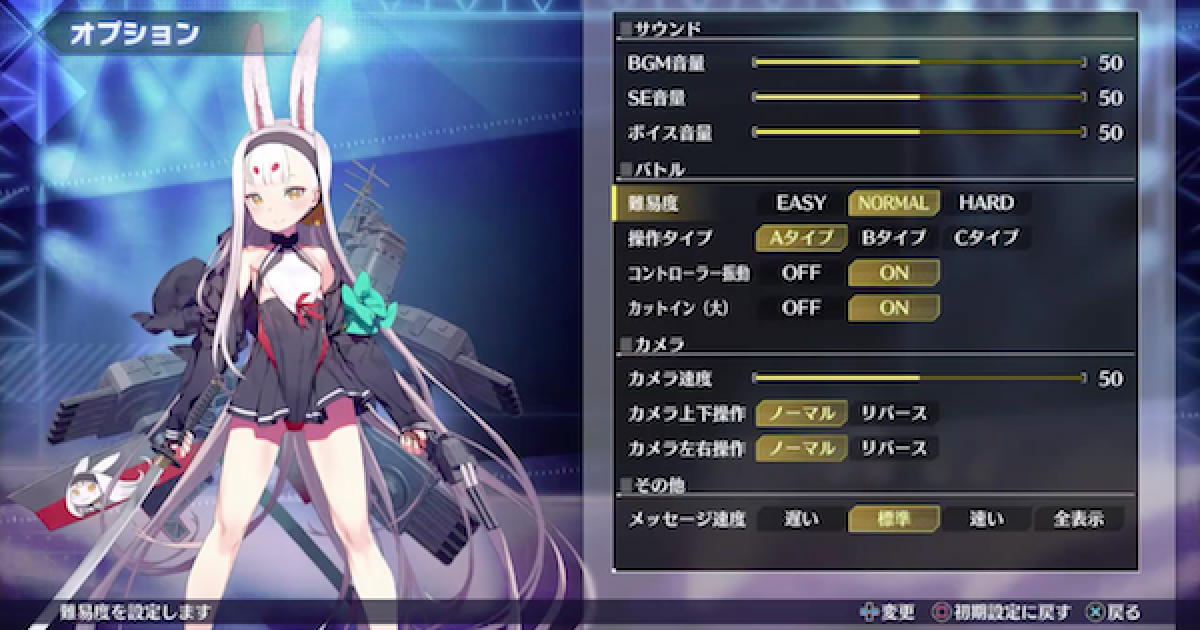Image resolution: width=1200 pixels, height=630 pixels.
Task: Adjust the BGM音量 slider
Action: pos(918,62)
